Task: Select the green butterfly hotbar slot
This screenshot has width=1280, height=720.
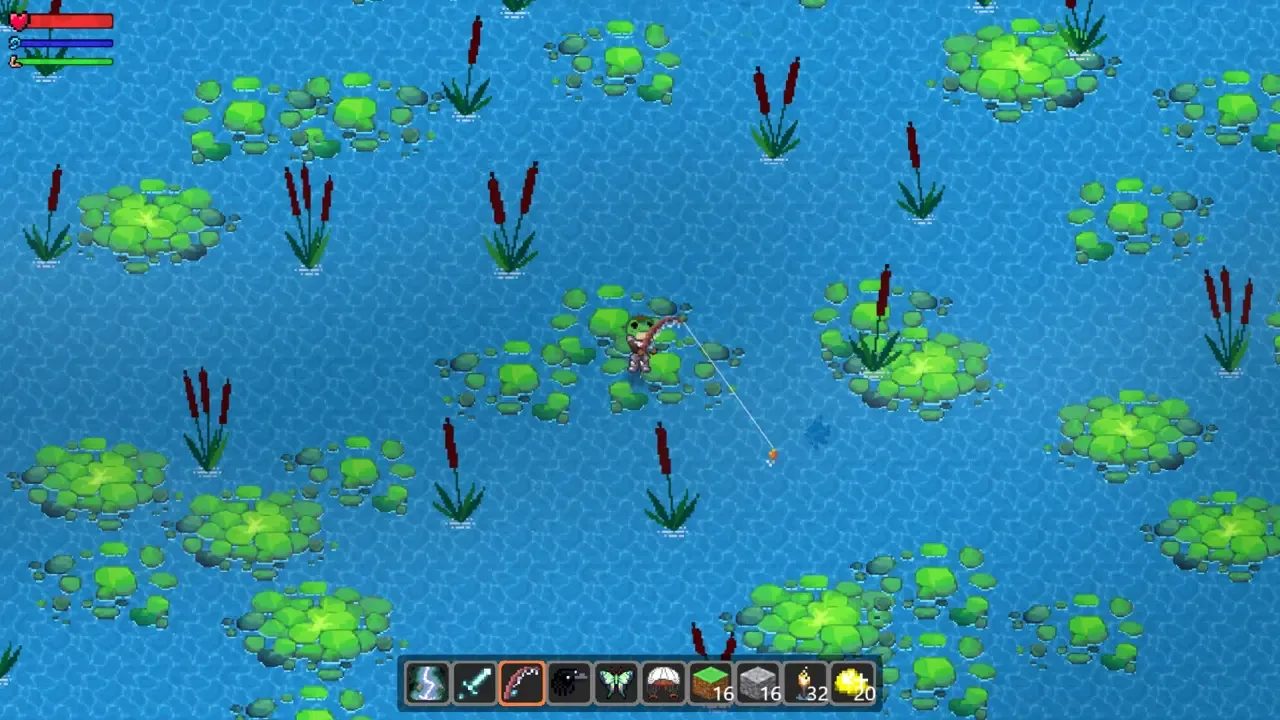Action: coord(615,683)
